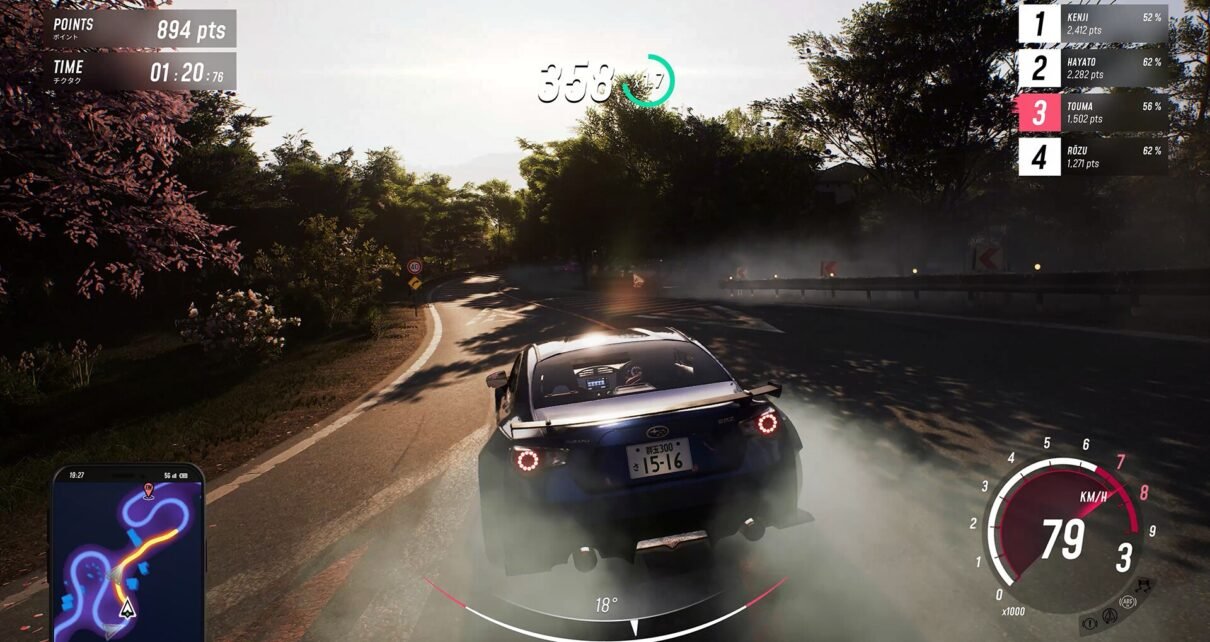Toggle the steering wheel assist icon

click(1110, 616)
